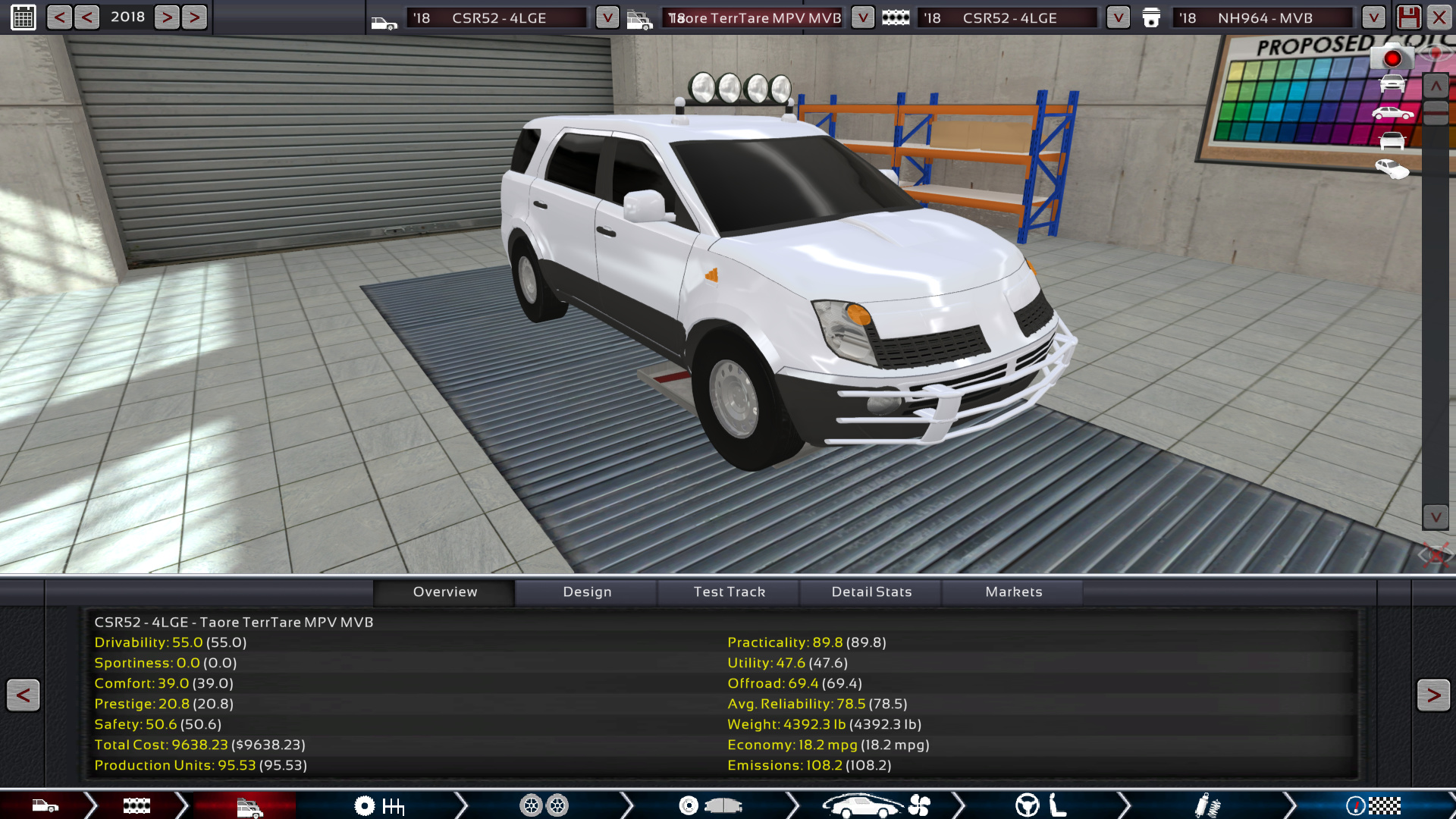
Task: Open the car model dropdown arrow
Action: pos(607,17)
